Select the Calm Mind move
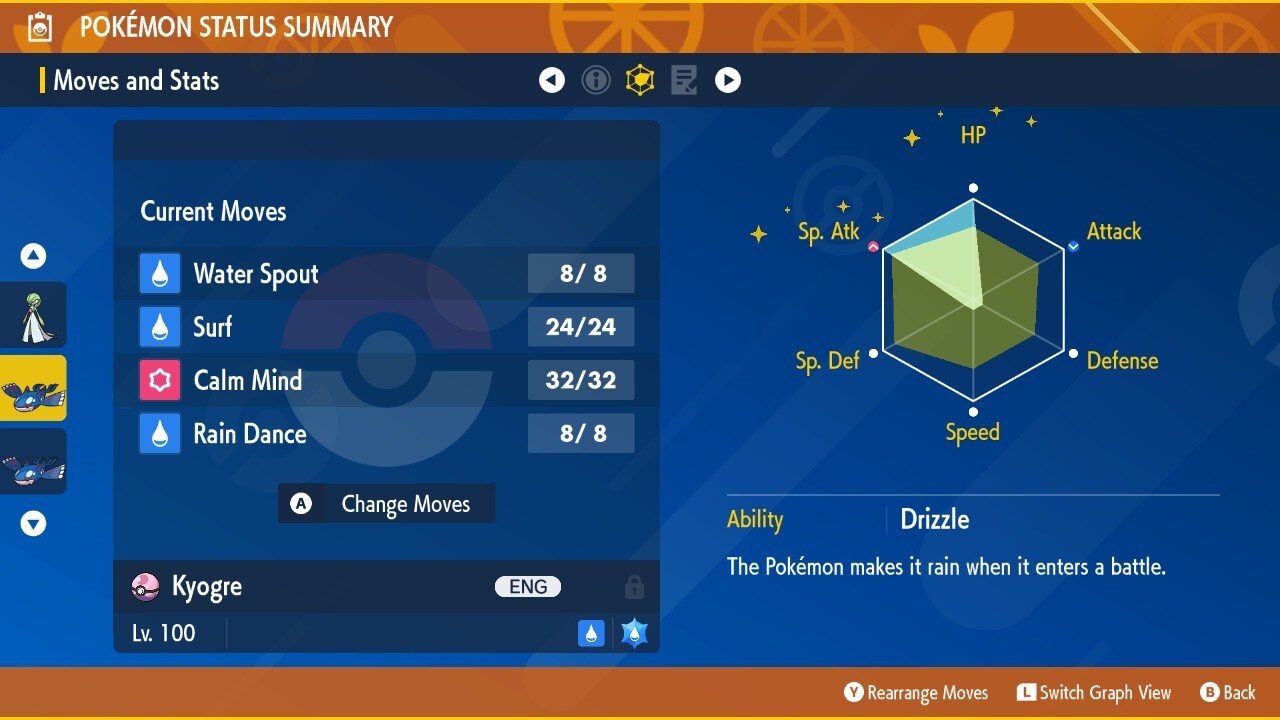The height and width of the screenshot is (720, 1280). pos(386,380)
